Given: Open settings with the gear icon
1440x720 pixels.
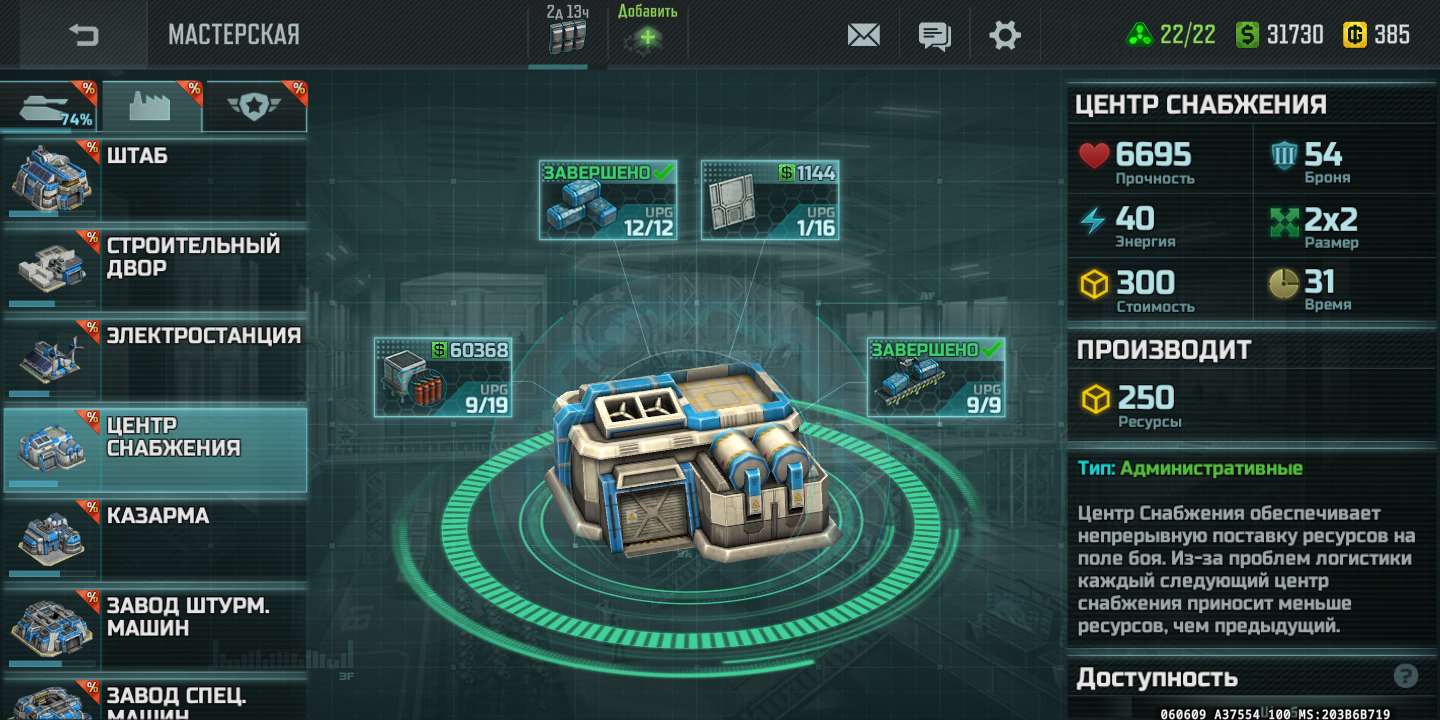Looking at the screenshot, I should click(x=1004, y=36).
